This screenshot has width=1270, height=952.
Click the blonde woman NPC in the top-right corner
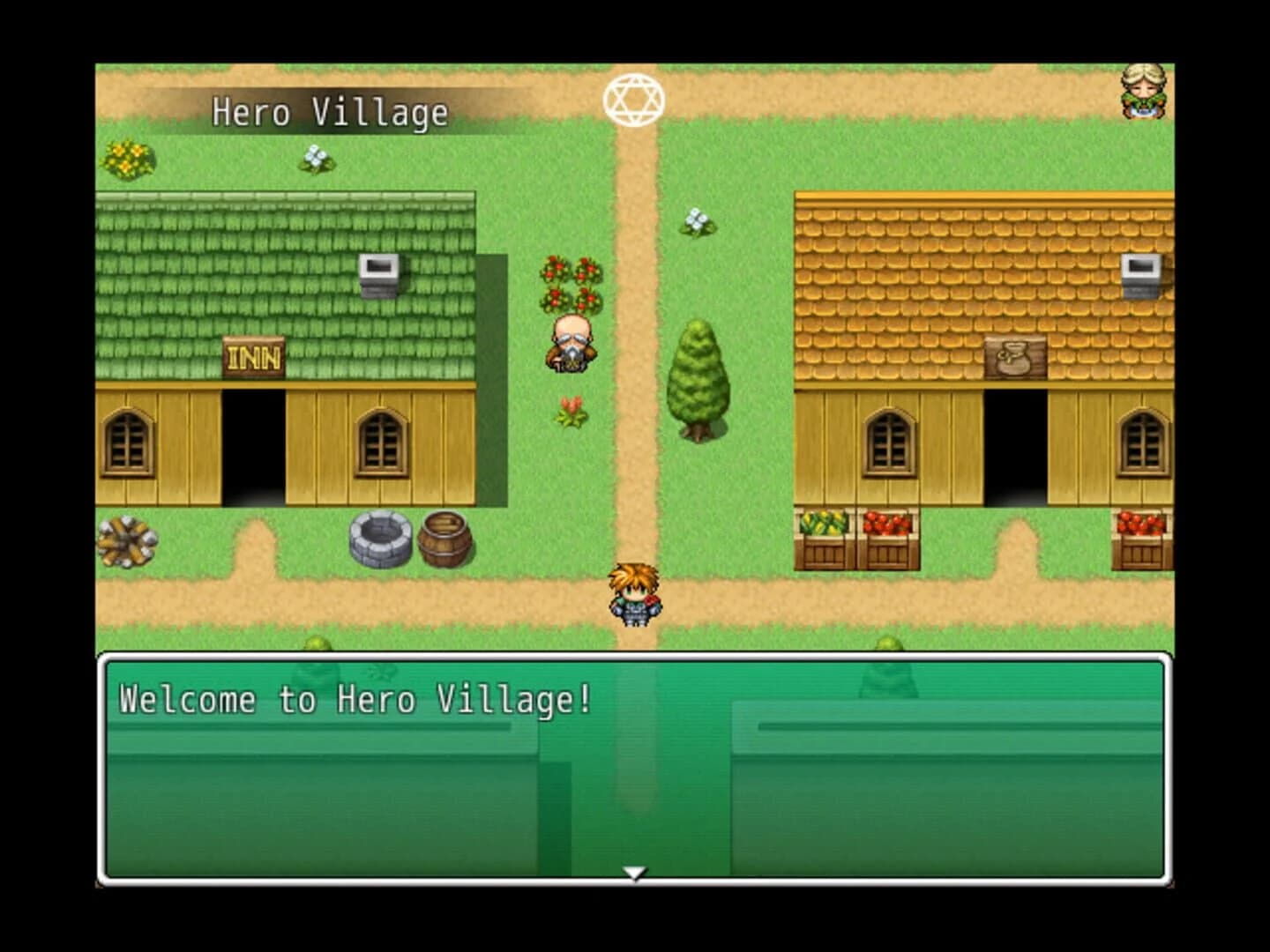pos(1141,91)
